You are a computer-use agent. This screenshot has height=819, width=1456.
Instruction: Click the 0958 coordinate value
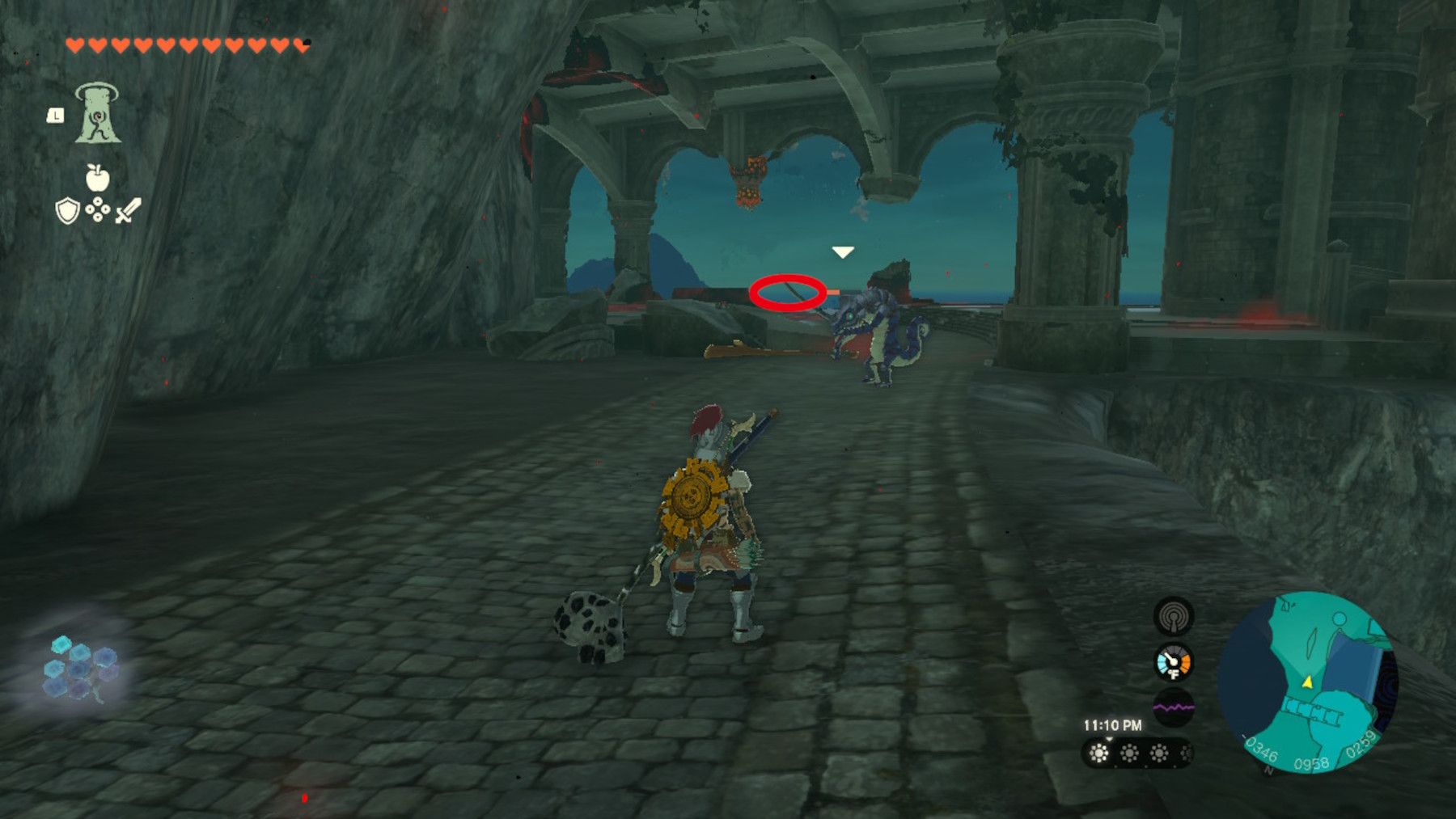pyautogui.click(x=1313, y=762)
